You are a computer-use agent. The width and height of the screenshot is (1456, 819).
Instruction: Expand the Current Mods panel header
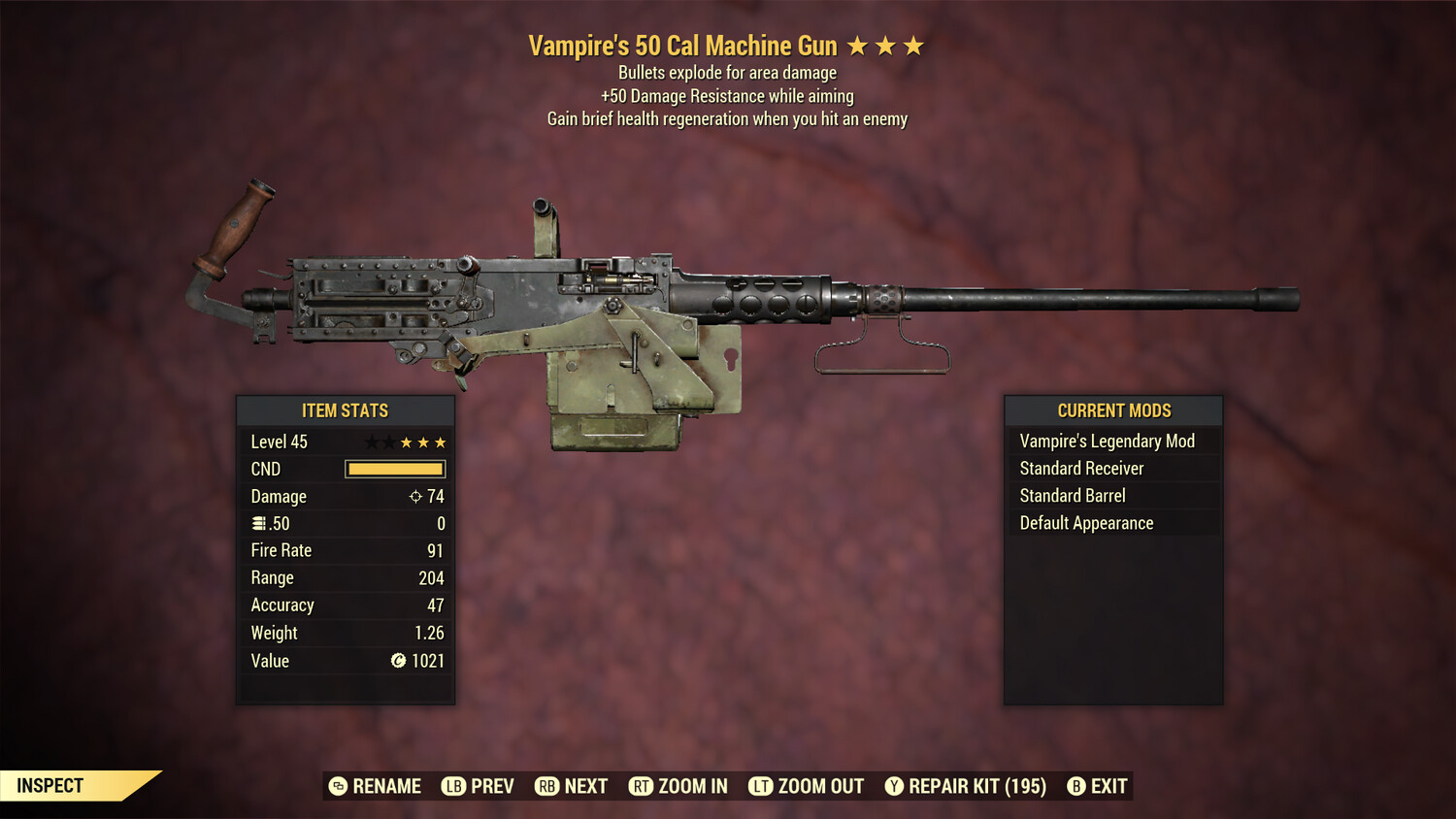[1112, 410]
